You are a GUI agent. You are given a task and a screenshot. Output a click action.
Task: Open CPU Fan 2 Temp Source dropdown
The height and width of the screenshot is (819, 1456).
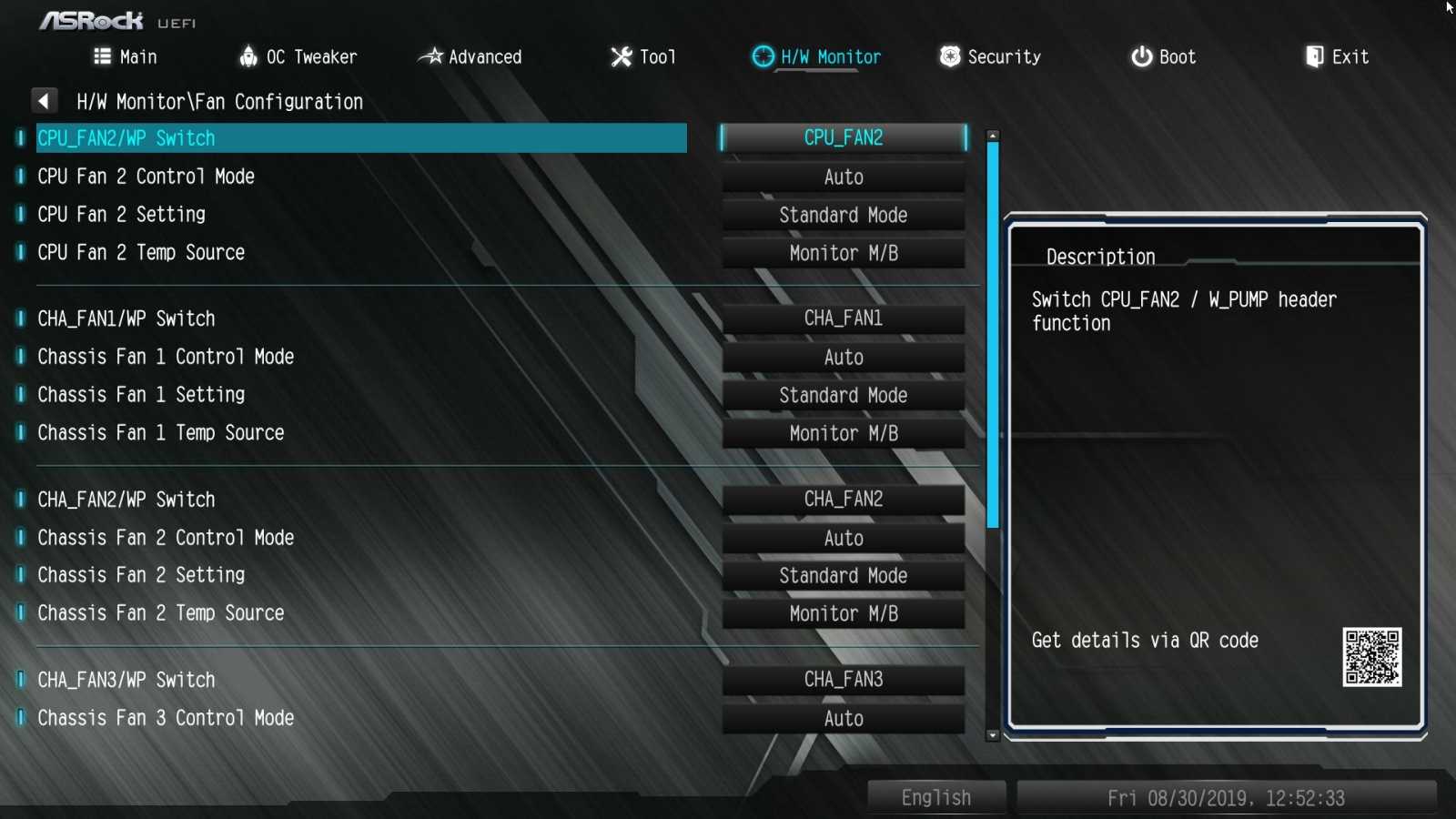point(843,253)
